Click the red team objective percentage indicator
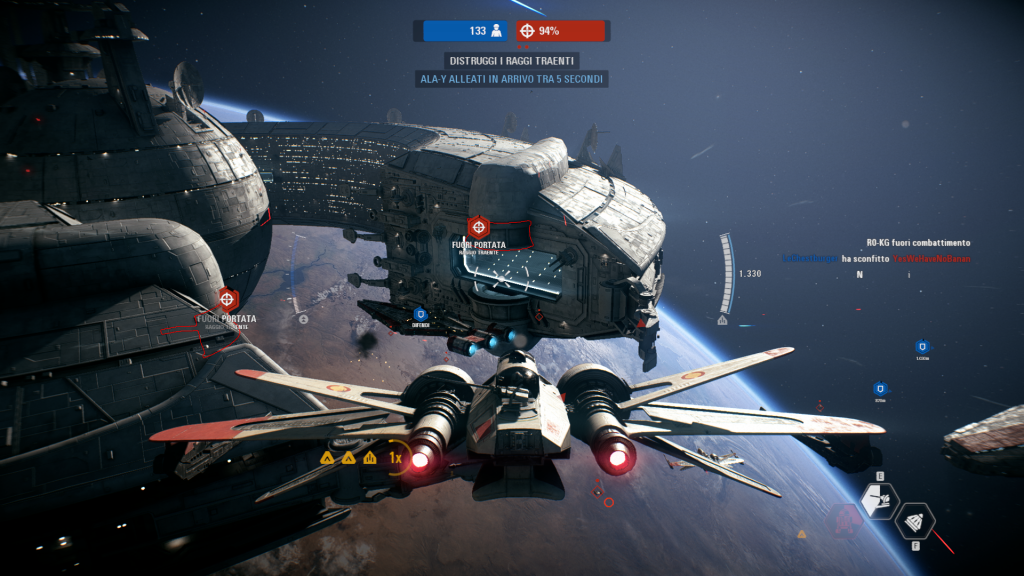The width and height of the screenshot is (1024, 576). pyautogui.click(x=561, y=31)
